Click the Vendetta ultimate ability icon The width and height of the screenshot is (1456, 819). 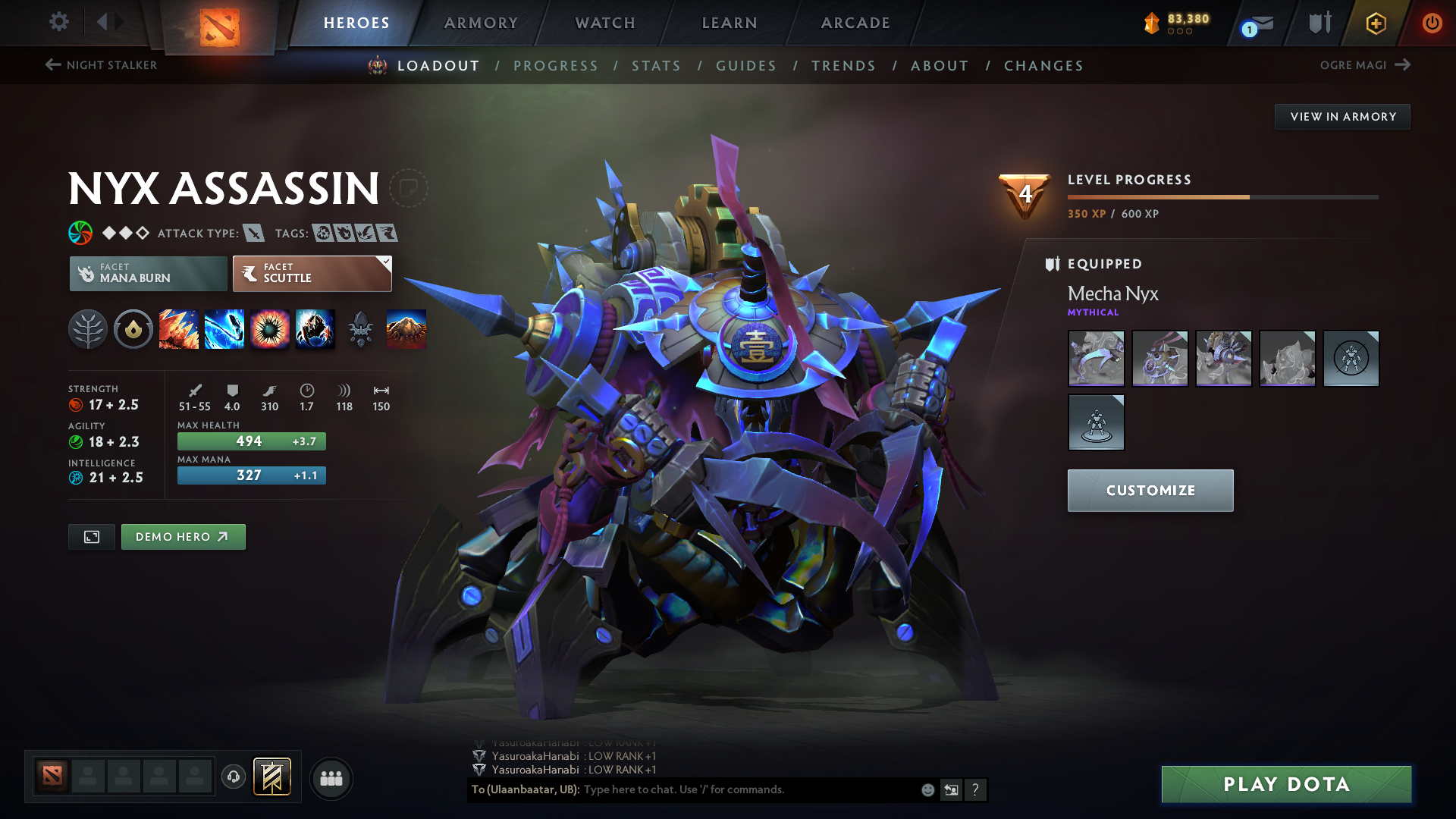pos(315,329)
